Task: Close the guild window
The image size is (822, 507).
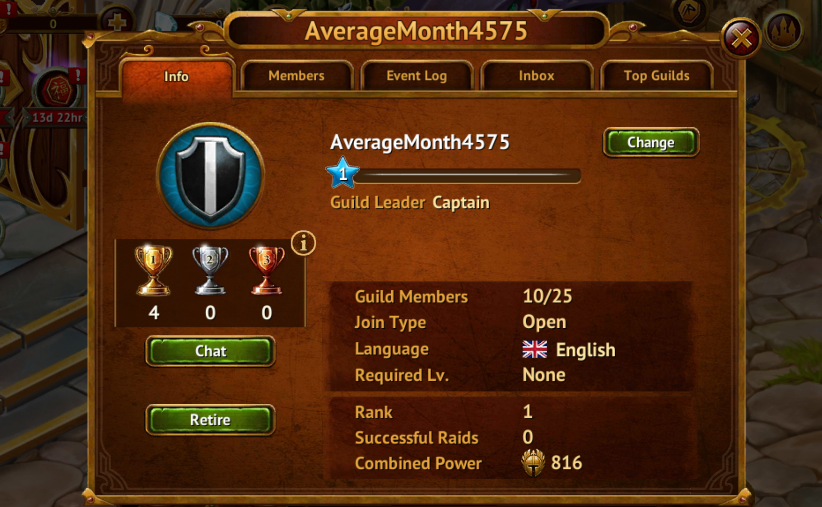Action: click(x=741, y=39)
